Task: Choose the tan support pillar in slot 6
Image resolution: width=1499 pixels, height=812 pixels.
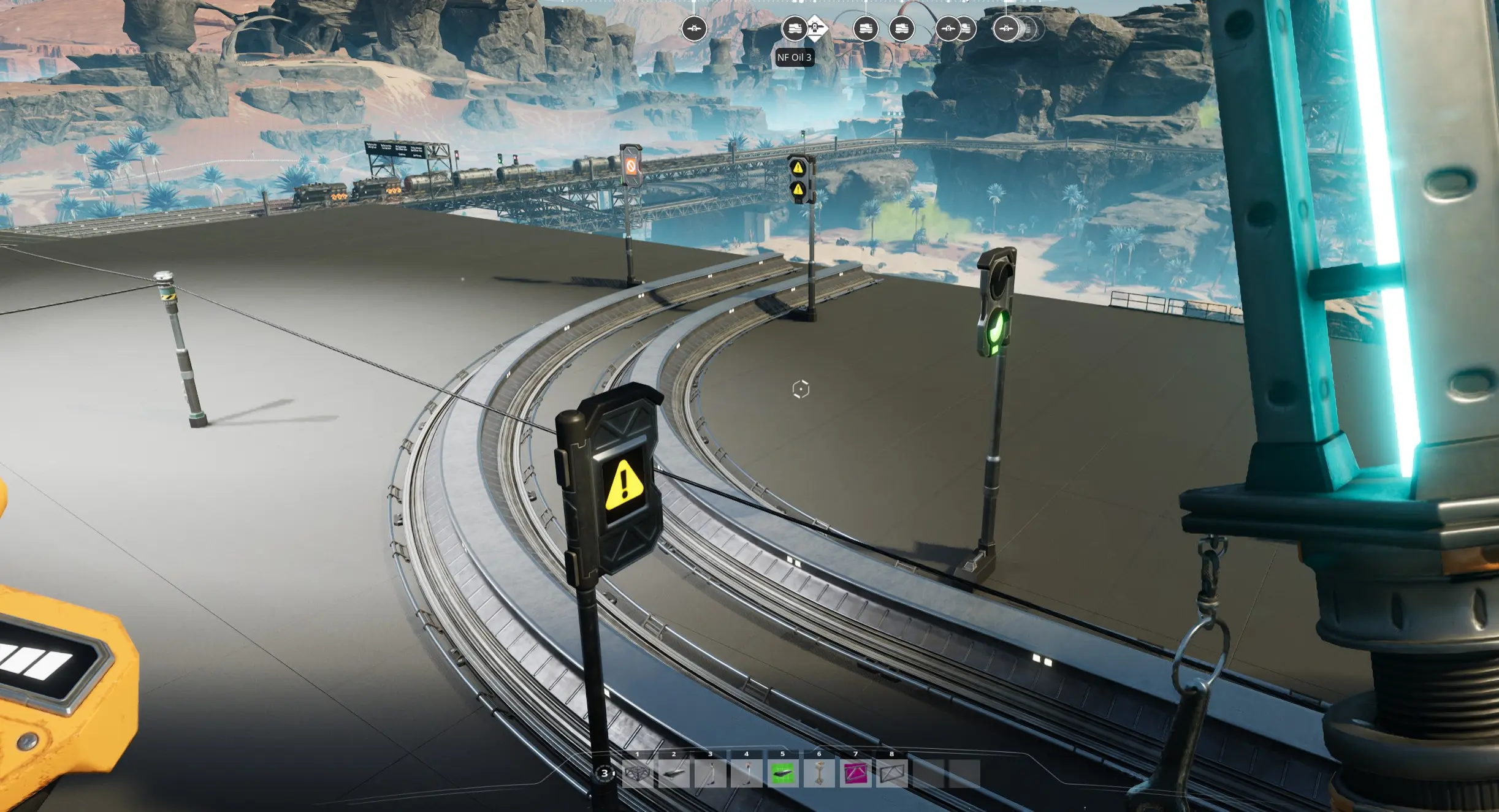Action: tap(819, 773)
